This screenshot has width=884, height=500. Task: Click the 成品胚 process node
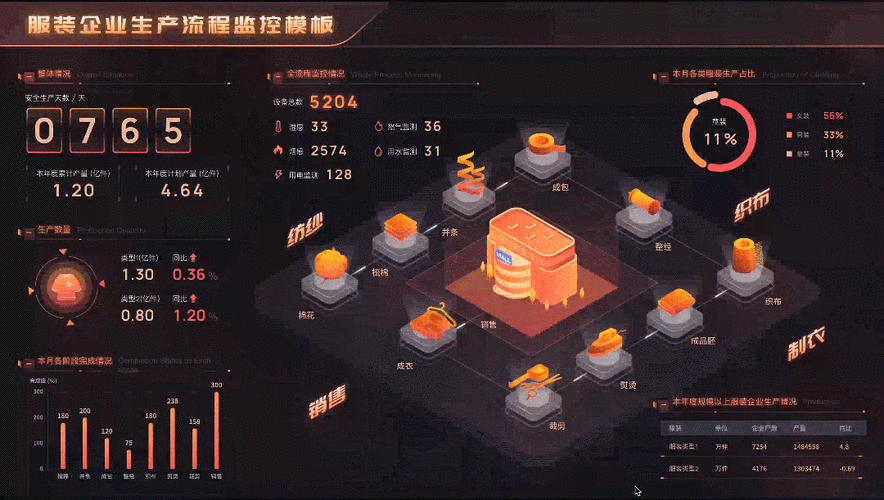click(676, 306)
